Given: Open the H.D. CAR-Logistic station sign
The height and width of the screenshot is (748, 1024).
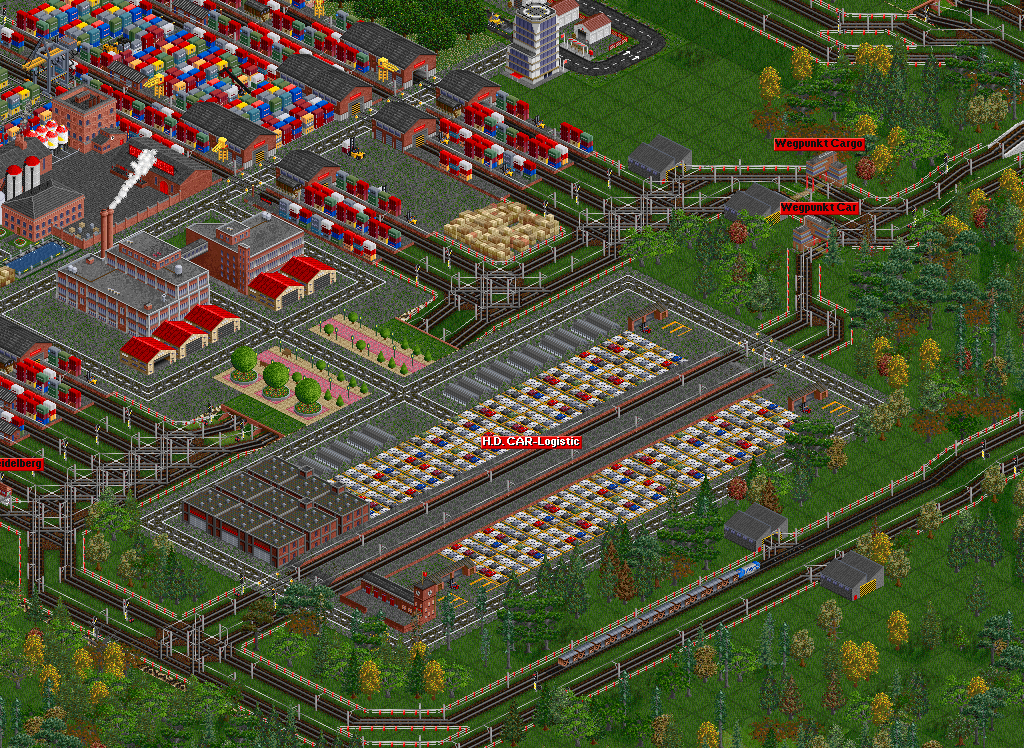Looking at the screenshot, I should 530,441.
